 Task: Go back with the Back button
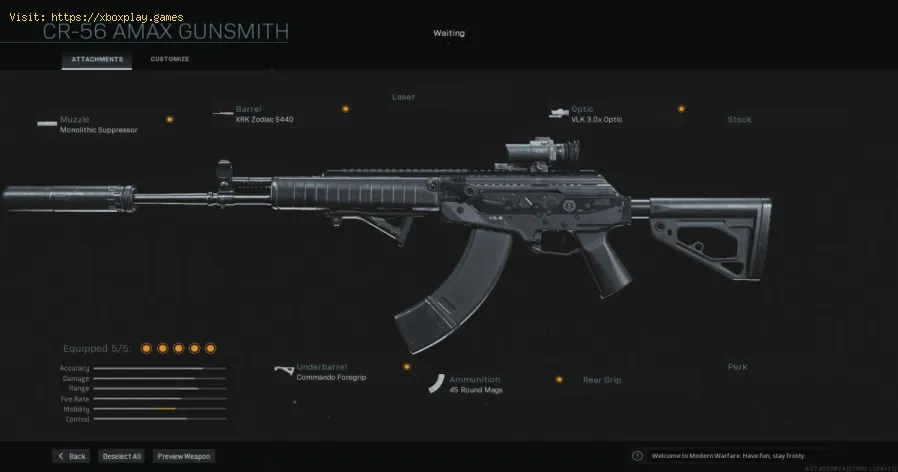pyautogui.click(x=71, y=456)
